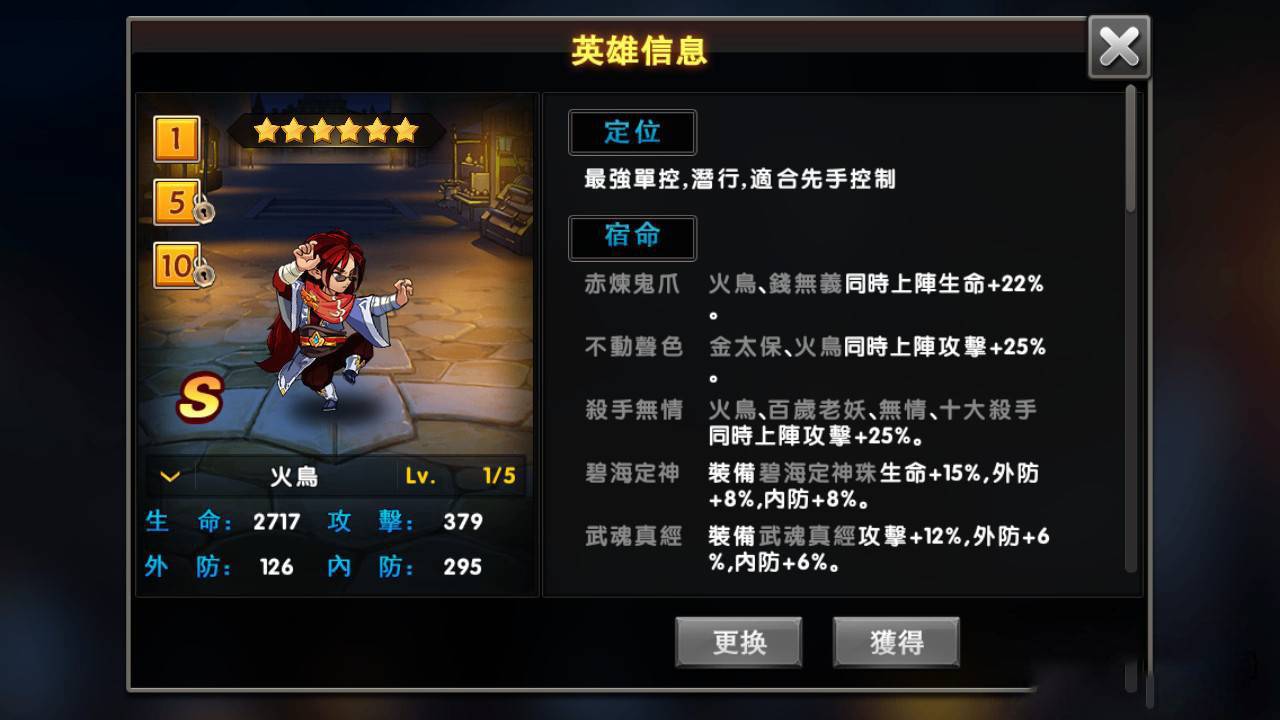Click the 火鳥 hero portrait
Image resolution: width=1280 pixels, height=720 pixels.
[330, 320]
